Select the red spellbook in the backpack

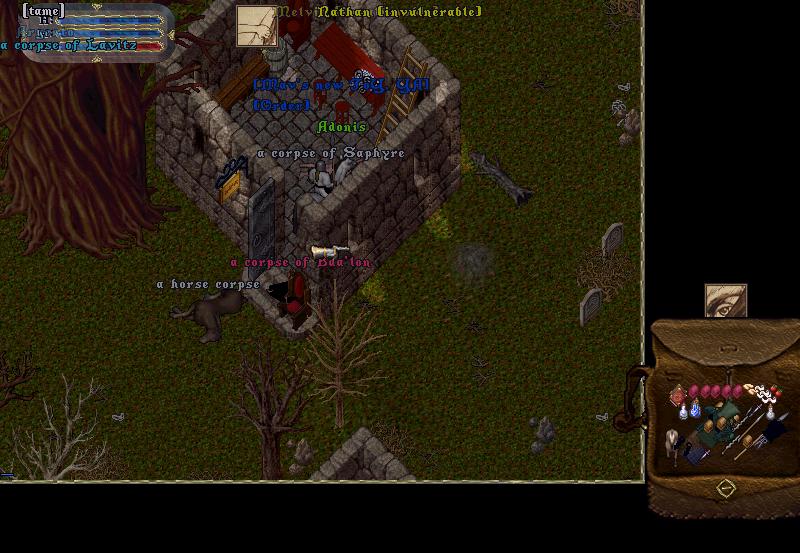[x=679, y=396]
